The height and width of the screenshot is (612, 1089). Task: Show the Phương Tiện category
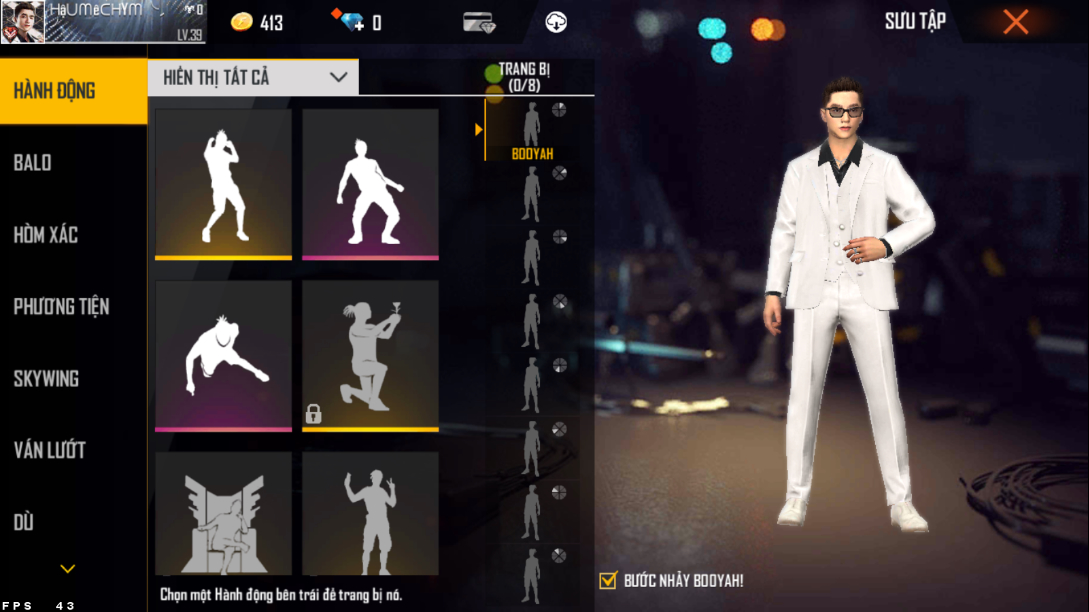pyautogui.click(x=73, y=307)
